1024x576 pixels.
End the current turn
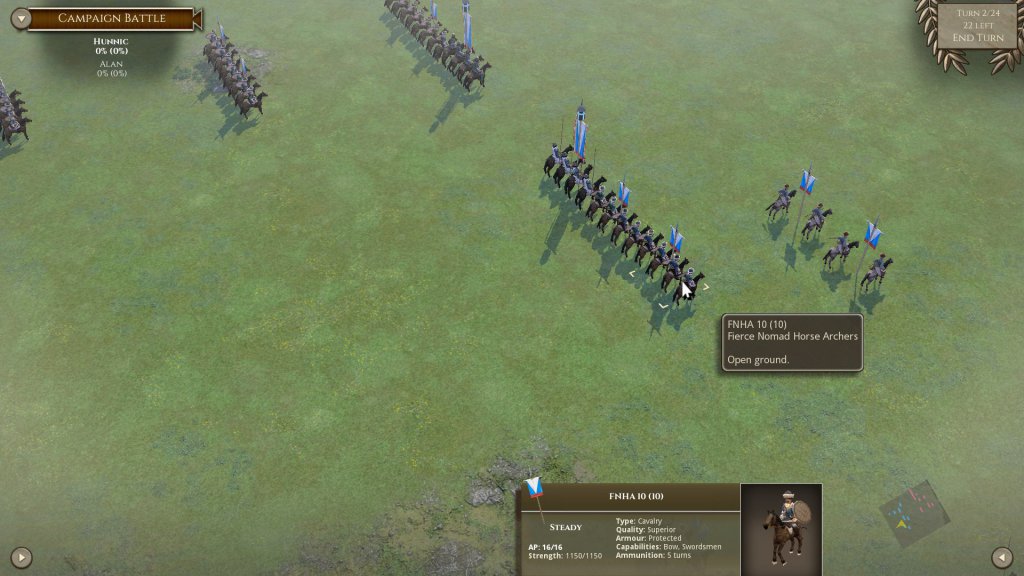977,38
